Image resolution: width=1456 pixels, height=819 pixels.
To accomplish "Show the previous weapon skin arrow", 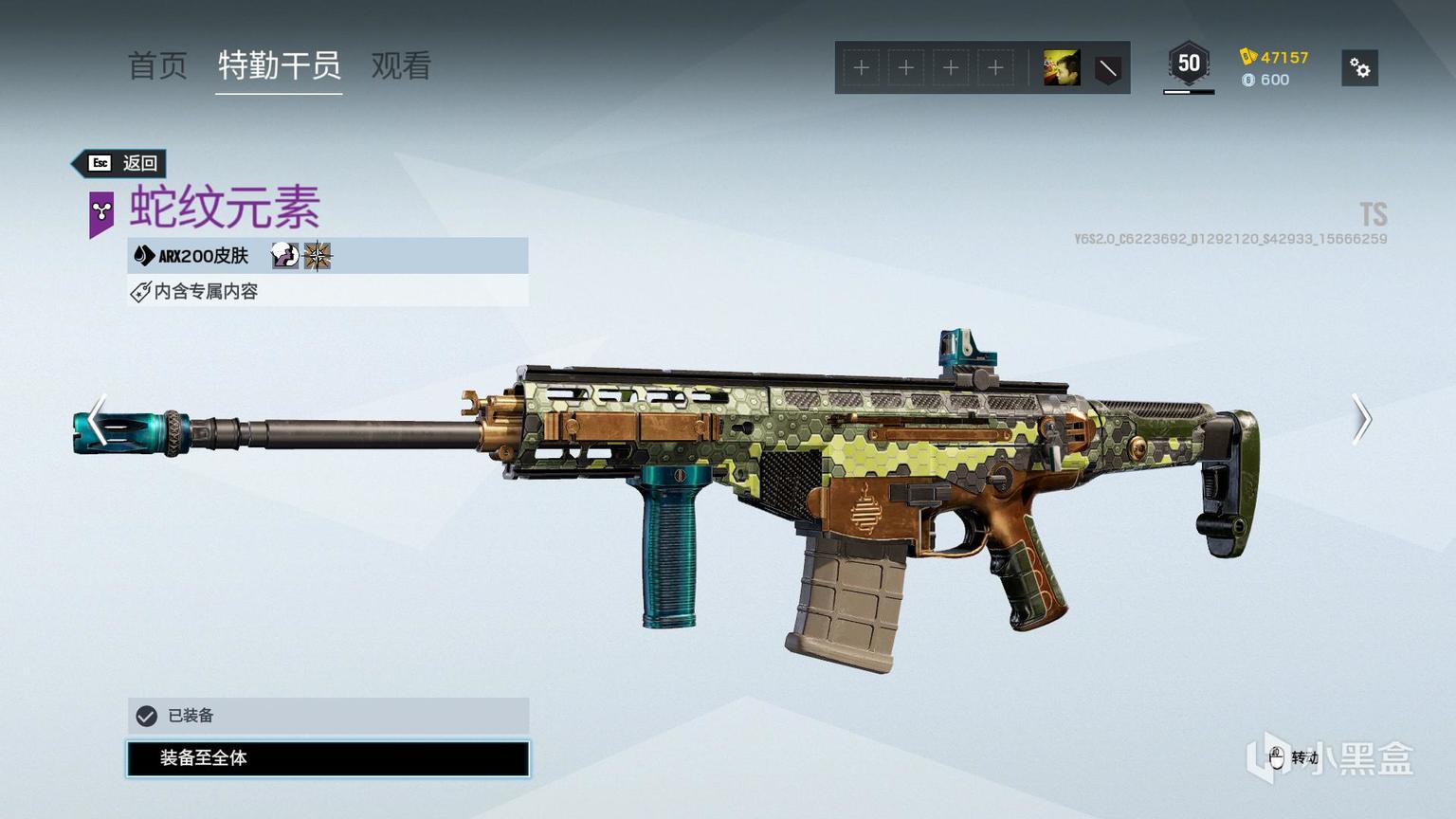I will [97, 419].
